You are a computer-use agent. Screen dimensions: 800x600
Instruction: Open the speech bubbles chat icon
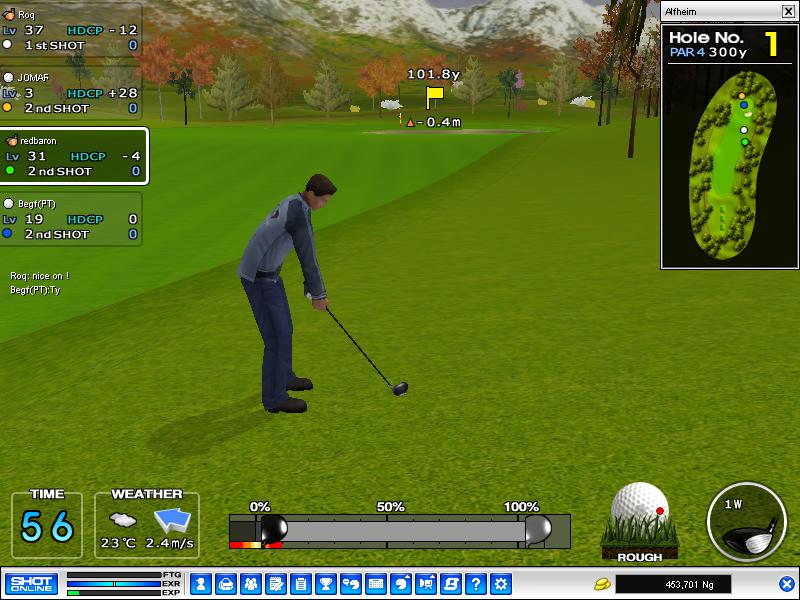tap(351, 584)
